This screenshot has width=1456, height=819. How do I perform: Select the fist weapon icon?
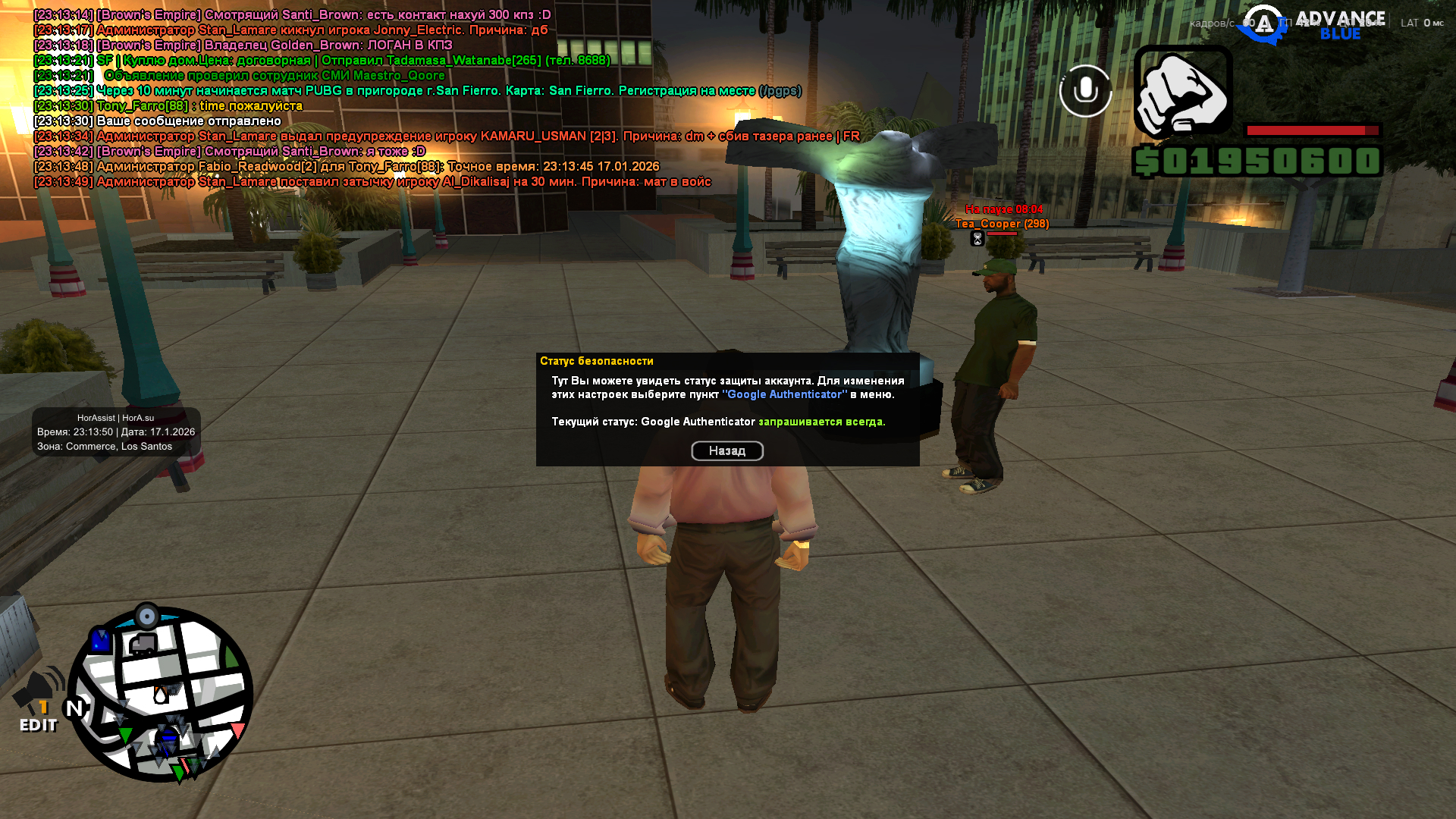coord(1182,91)
